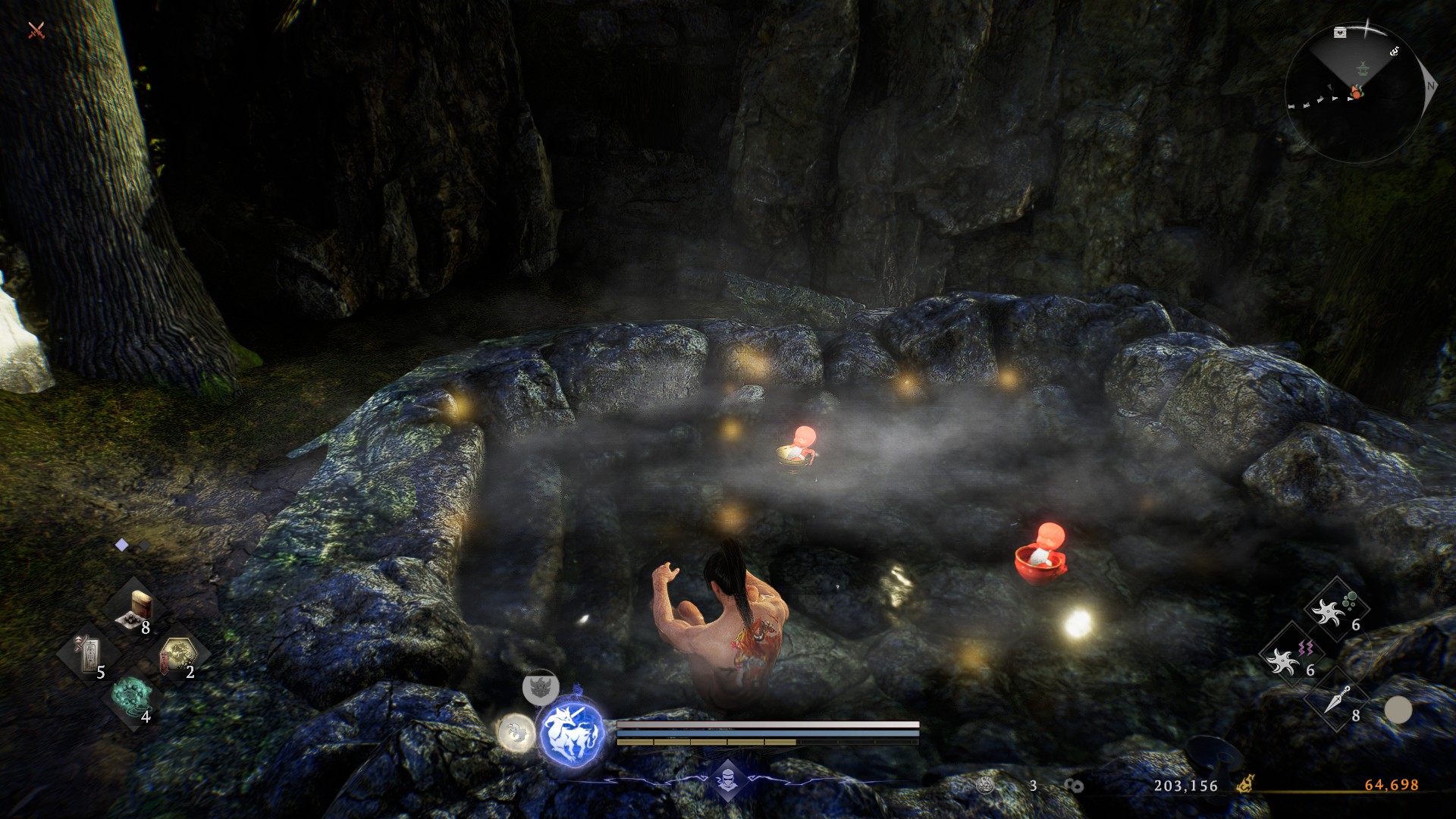Click the crossed swords icon
1456x819 pixels.
coord(36,30)
